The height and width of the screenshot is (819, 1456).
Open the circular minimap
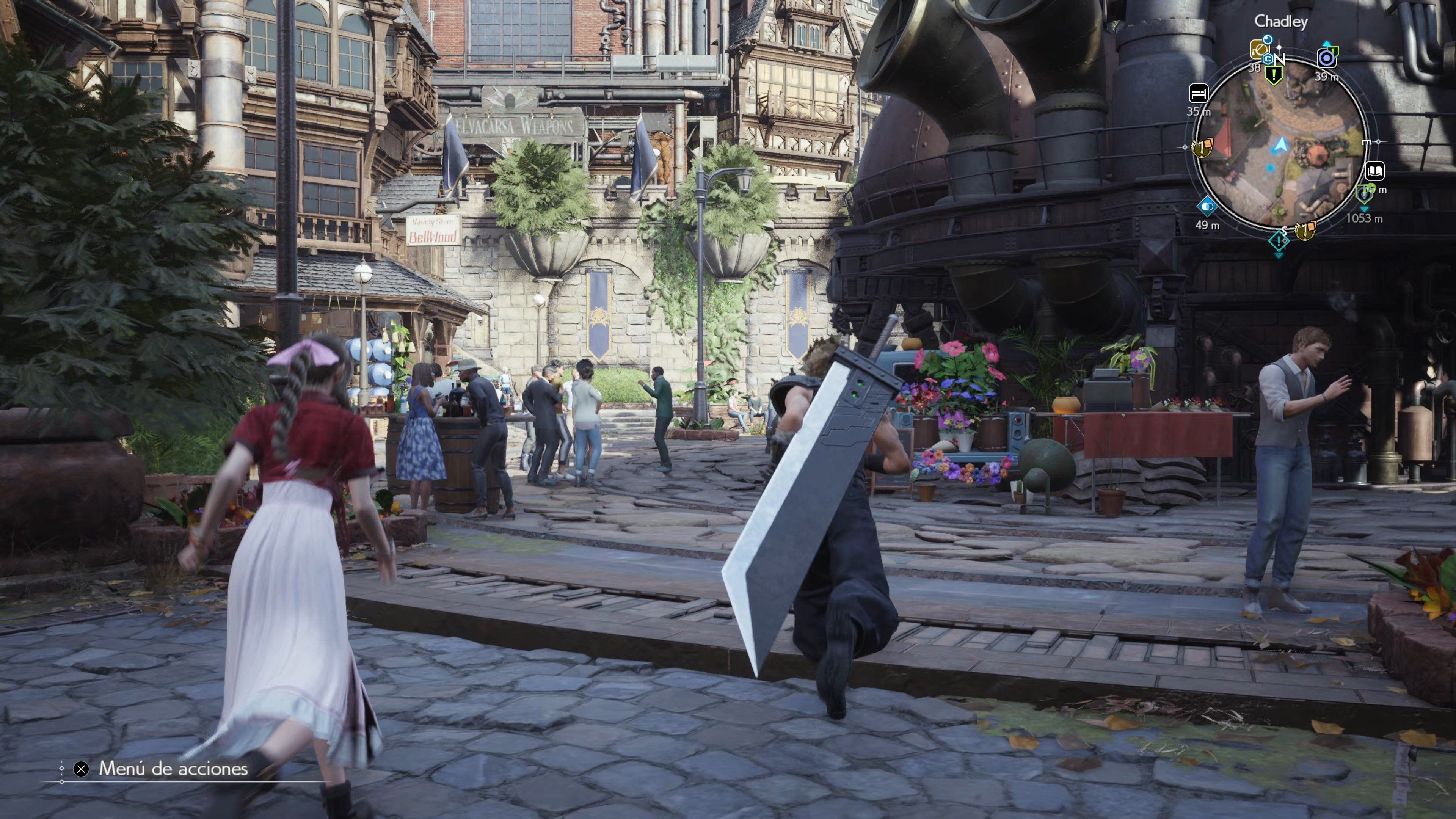point(1280,144)
